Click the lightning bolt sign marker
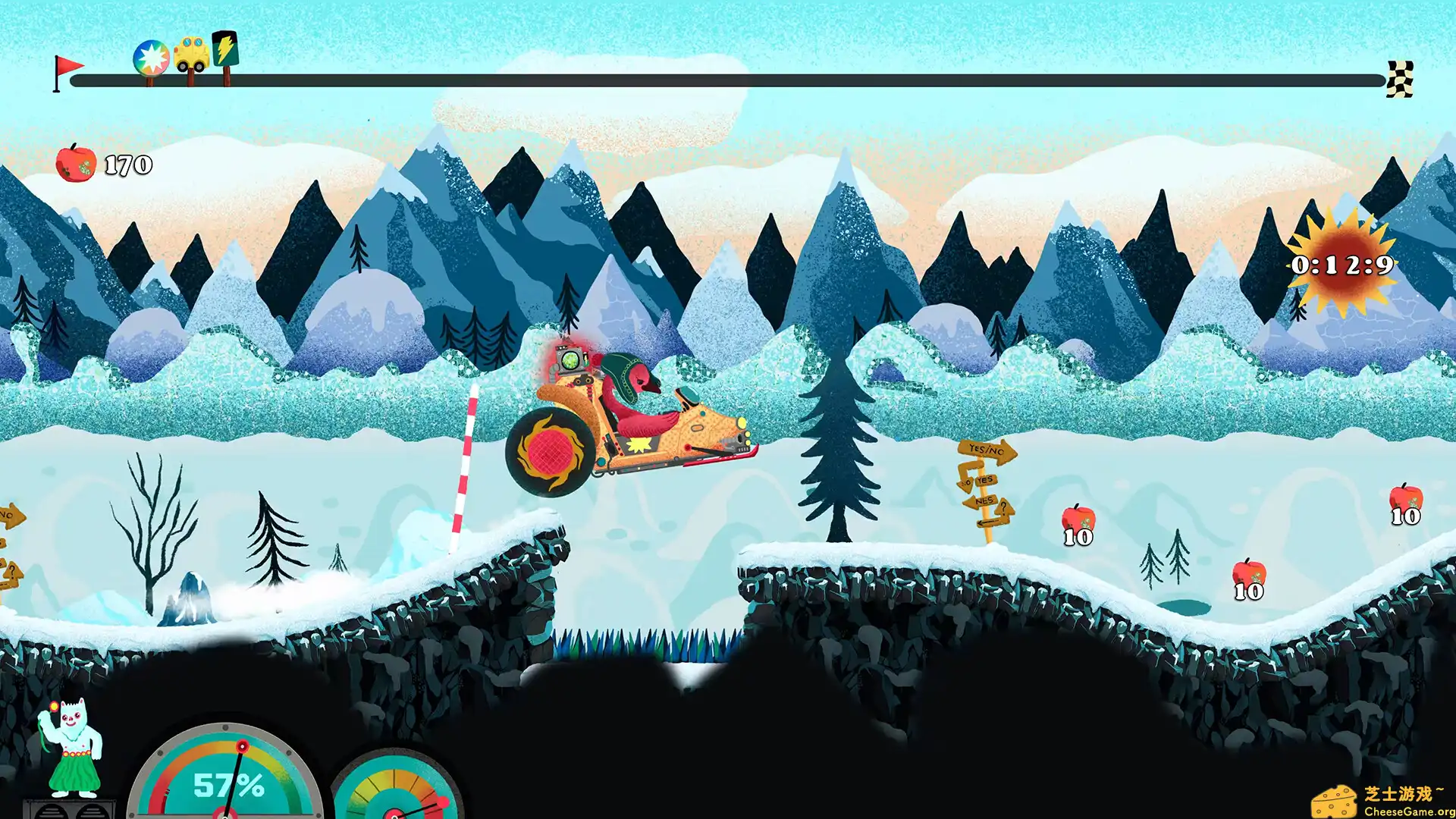This screenshot has width=1456, height=819. click(x=225, y=49)
